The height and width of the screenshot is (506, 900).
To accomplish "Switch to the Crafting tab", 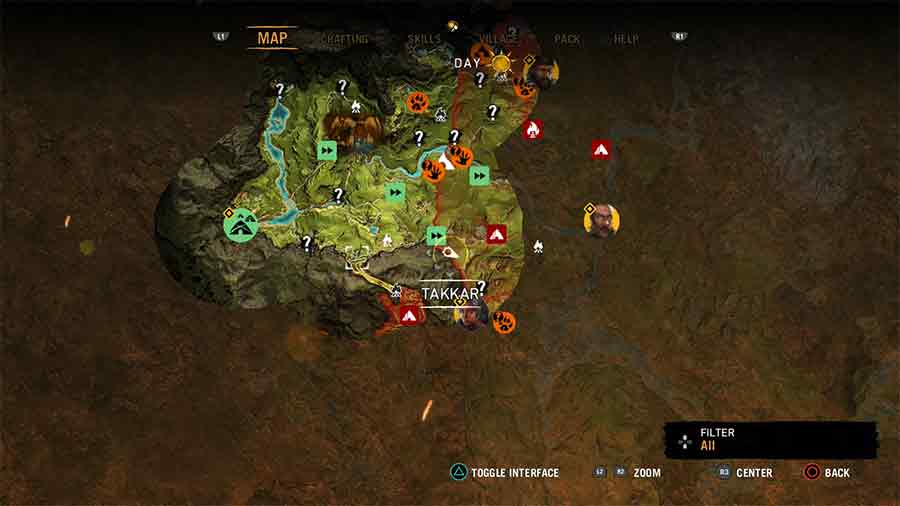I will 345,39.
